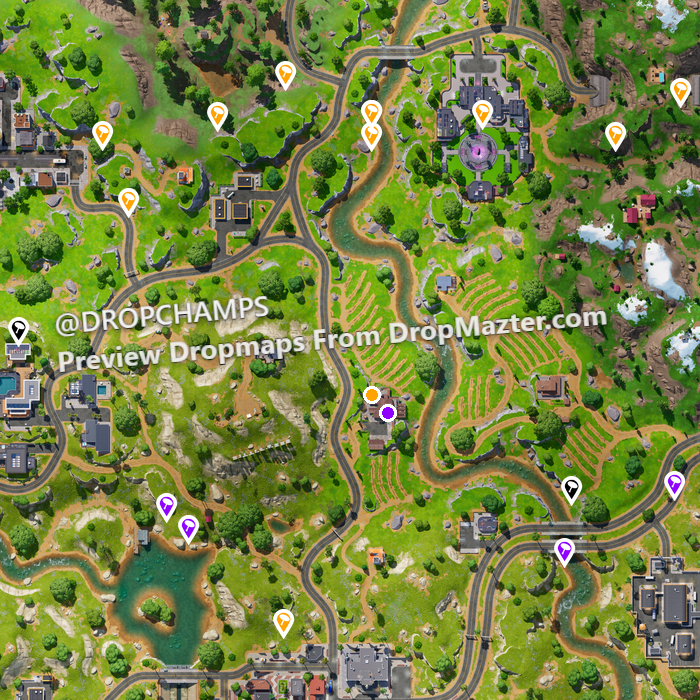Select the black pin near the winding river
Screen dimensions: 700x700
[571, 488]
